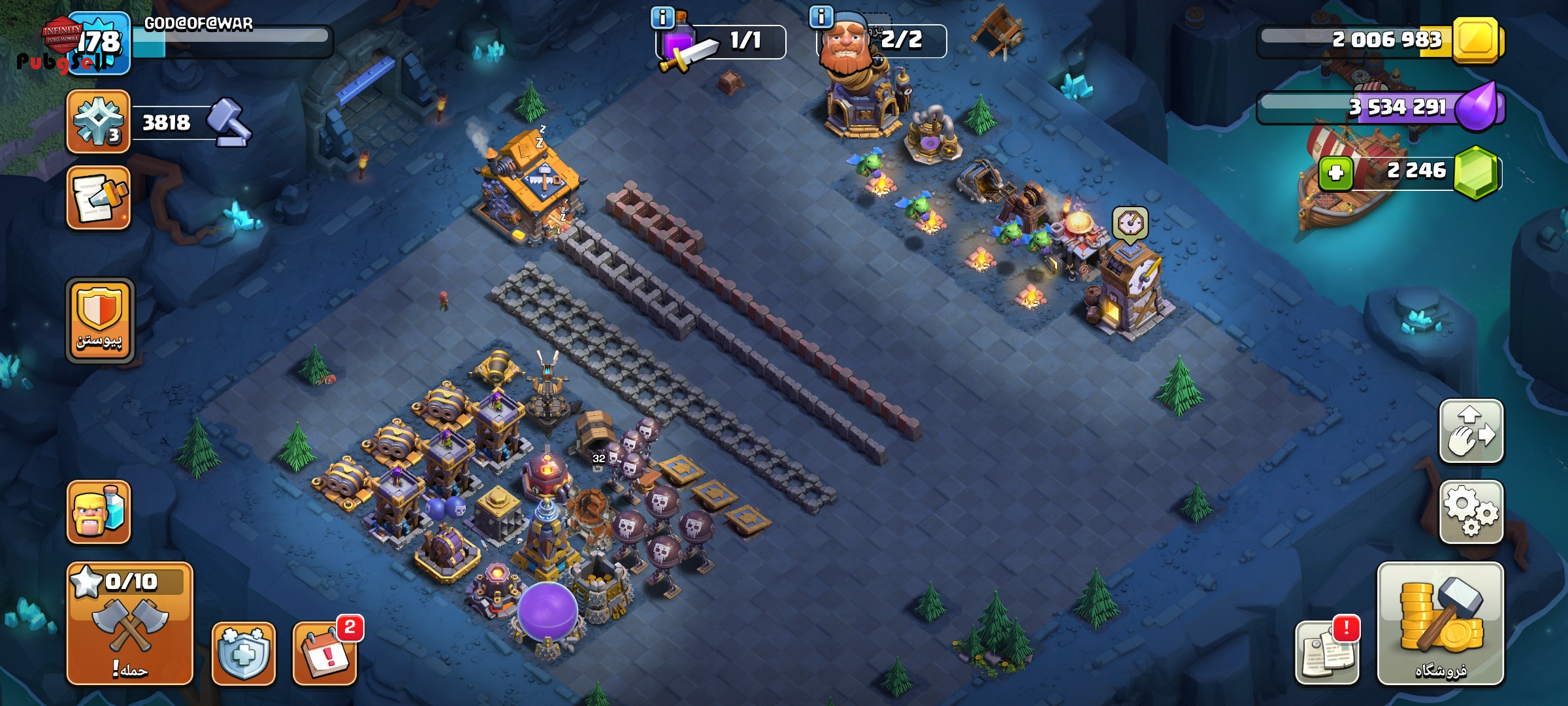Image resolution: width=1568 pixels, height=706 pixels.
Task: Show info for the 2/2 master builder status
Action: tap(821, 16)
